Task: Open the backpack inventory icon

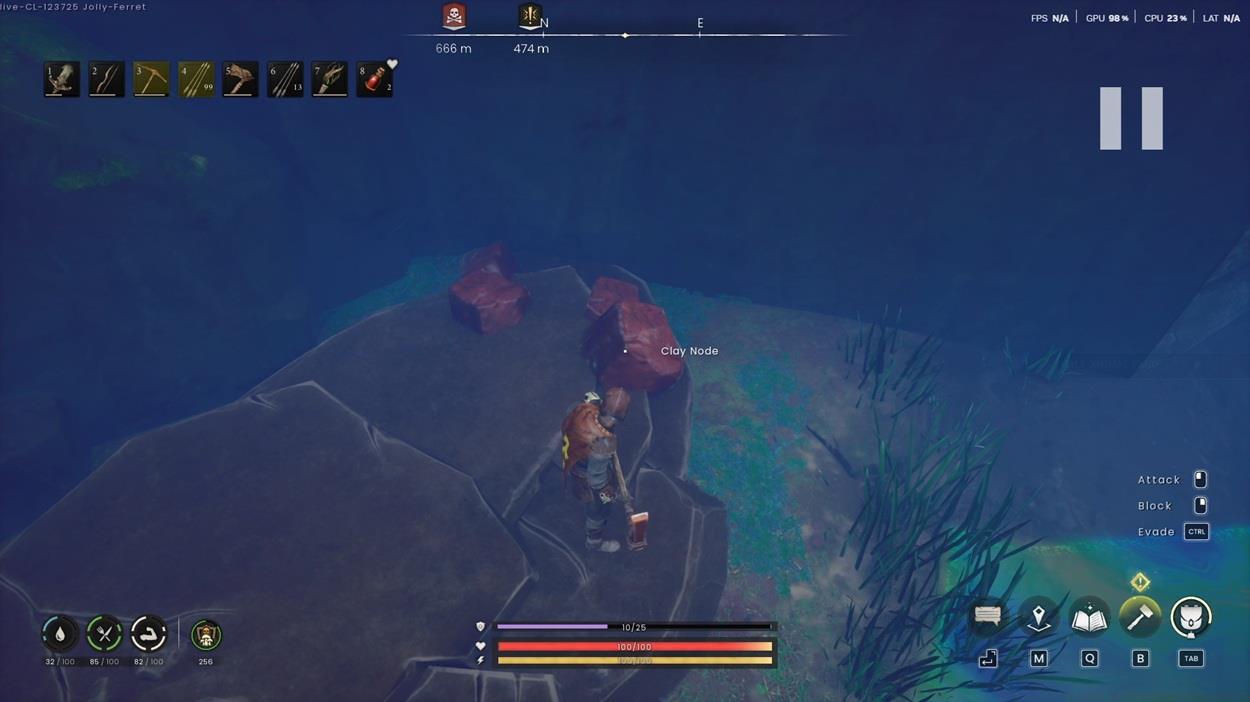Action: pyautogui.click(x=1190, y=618)
